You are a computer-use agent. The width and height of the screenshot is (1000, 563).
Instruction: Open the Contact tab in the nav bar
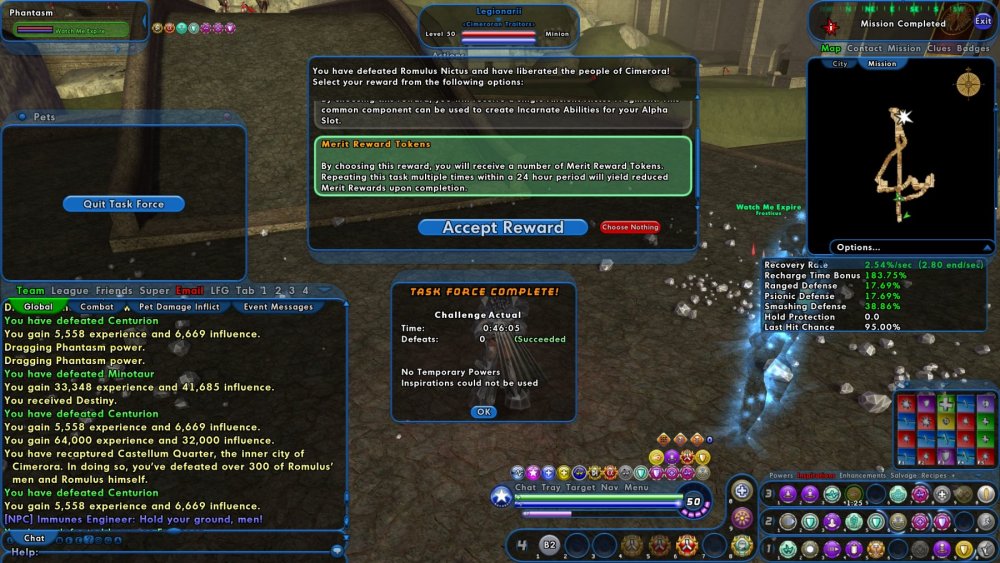point(864,48)
